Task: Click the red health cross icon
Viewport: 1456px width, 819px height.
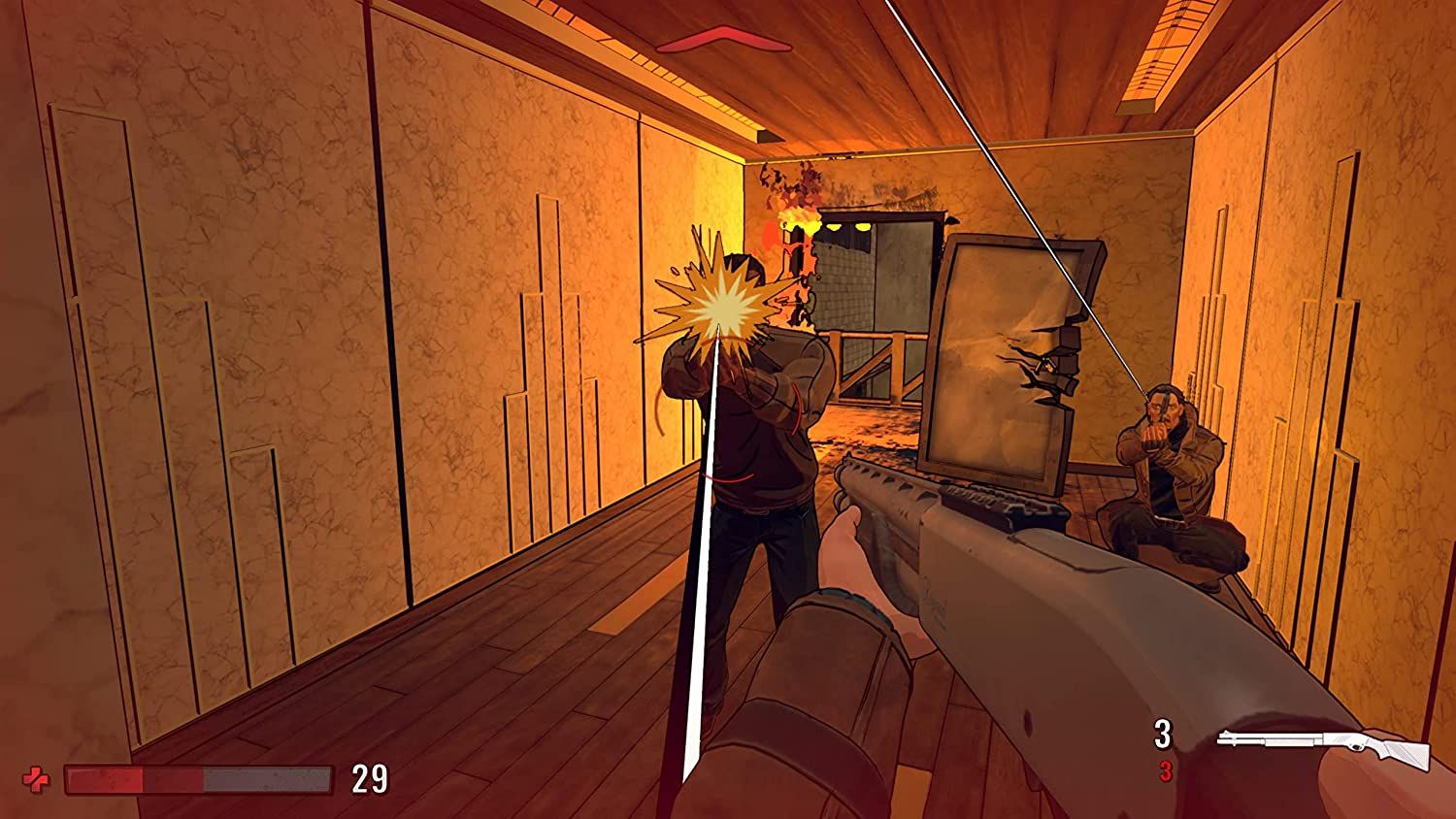Action: pyautogui.click(x=37, y=778)
